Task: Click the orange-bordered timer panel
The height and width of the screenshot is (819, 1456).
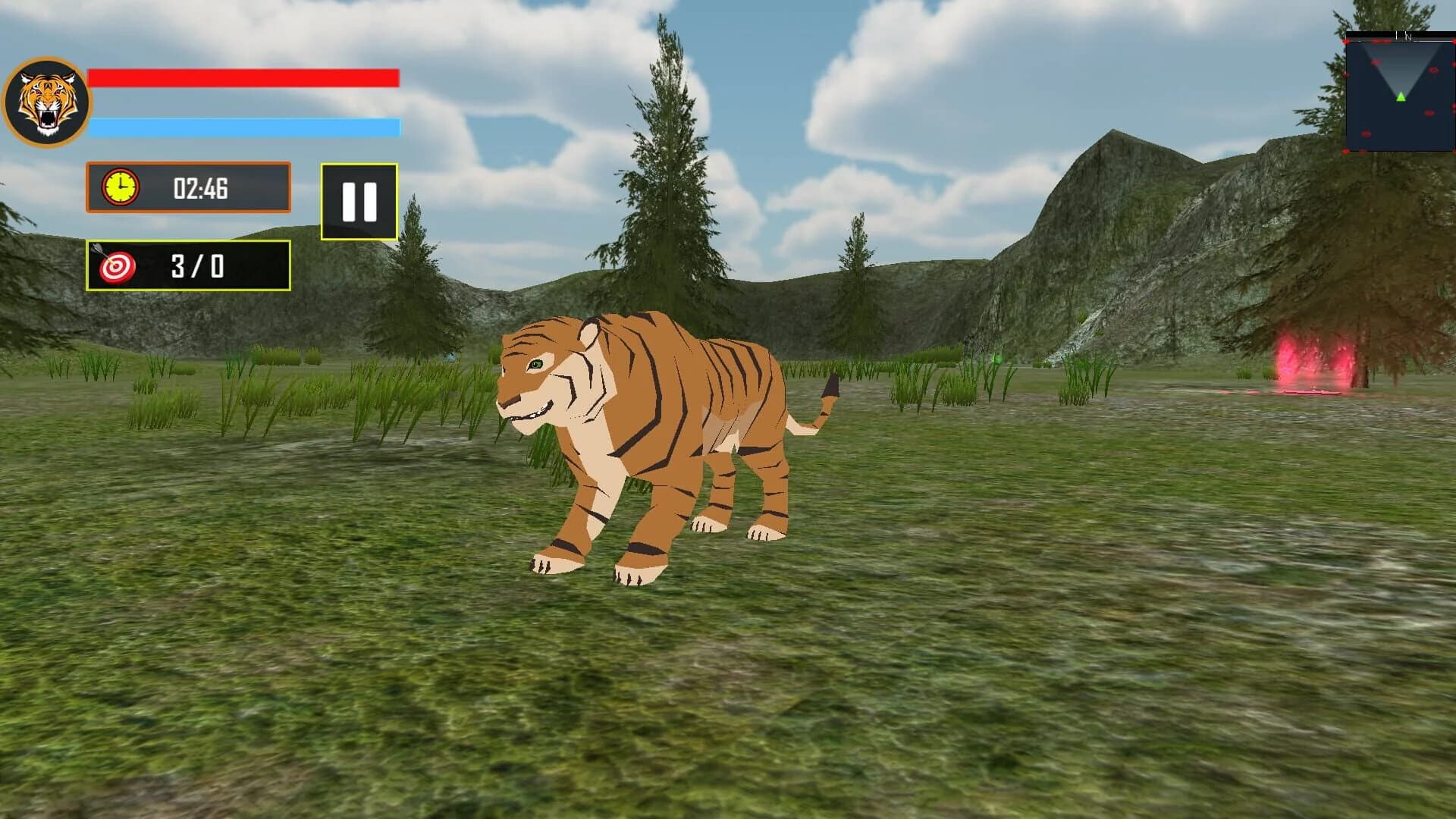Action: coord(187,189)
